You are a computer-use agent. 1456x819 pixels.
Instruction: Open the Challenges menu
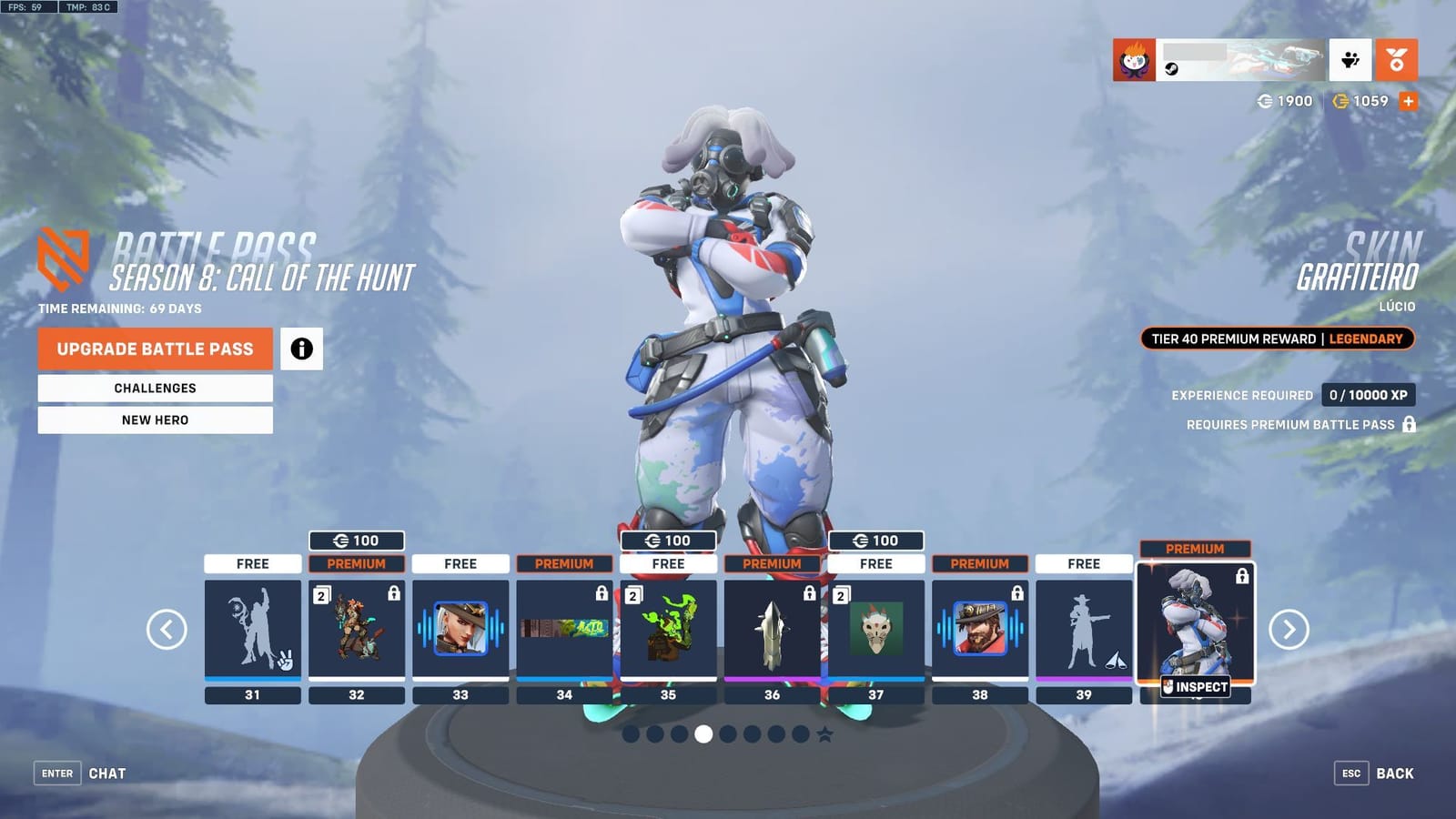pyautogui.click(x=154, y=388)
